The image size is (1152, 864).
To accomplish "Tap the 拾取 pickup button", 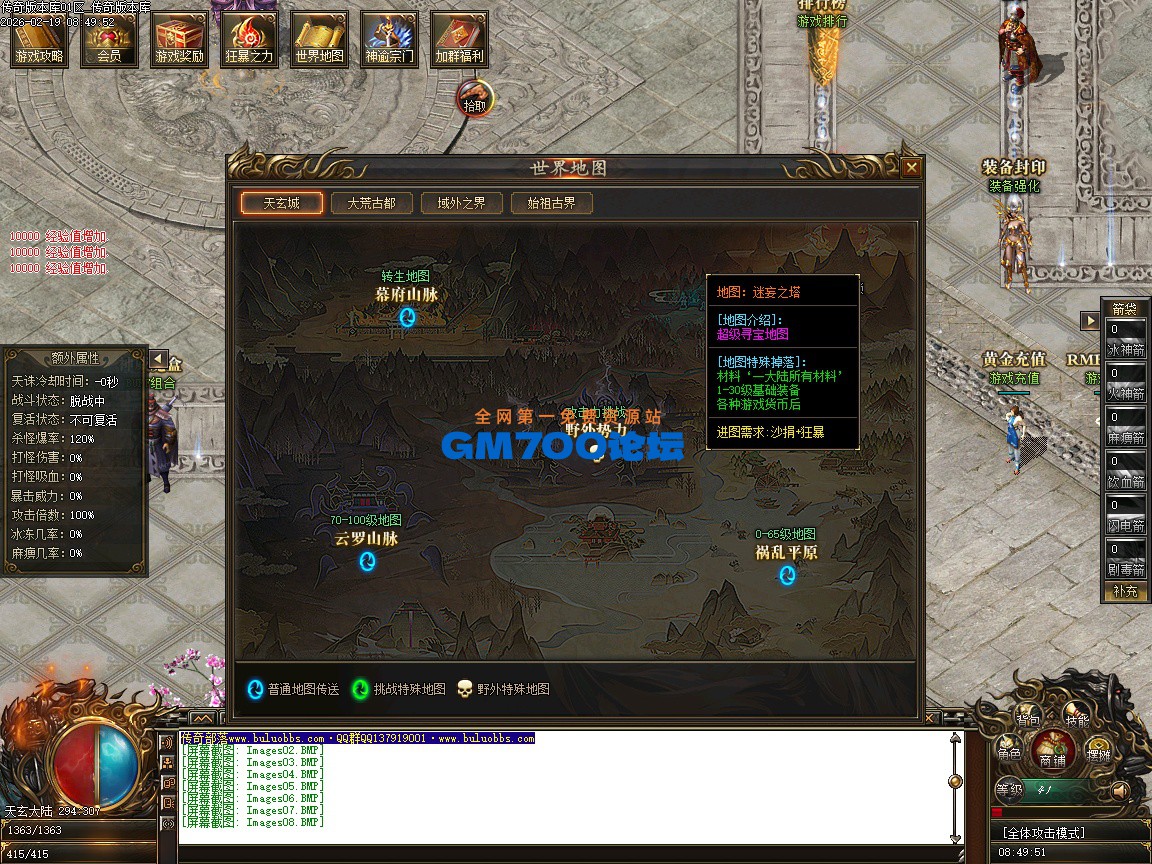I will [x=474, y=100].
